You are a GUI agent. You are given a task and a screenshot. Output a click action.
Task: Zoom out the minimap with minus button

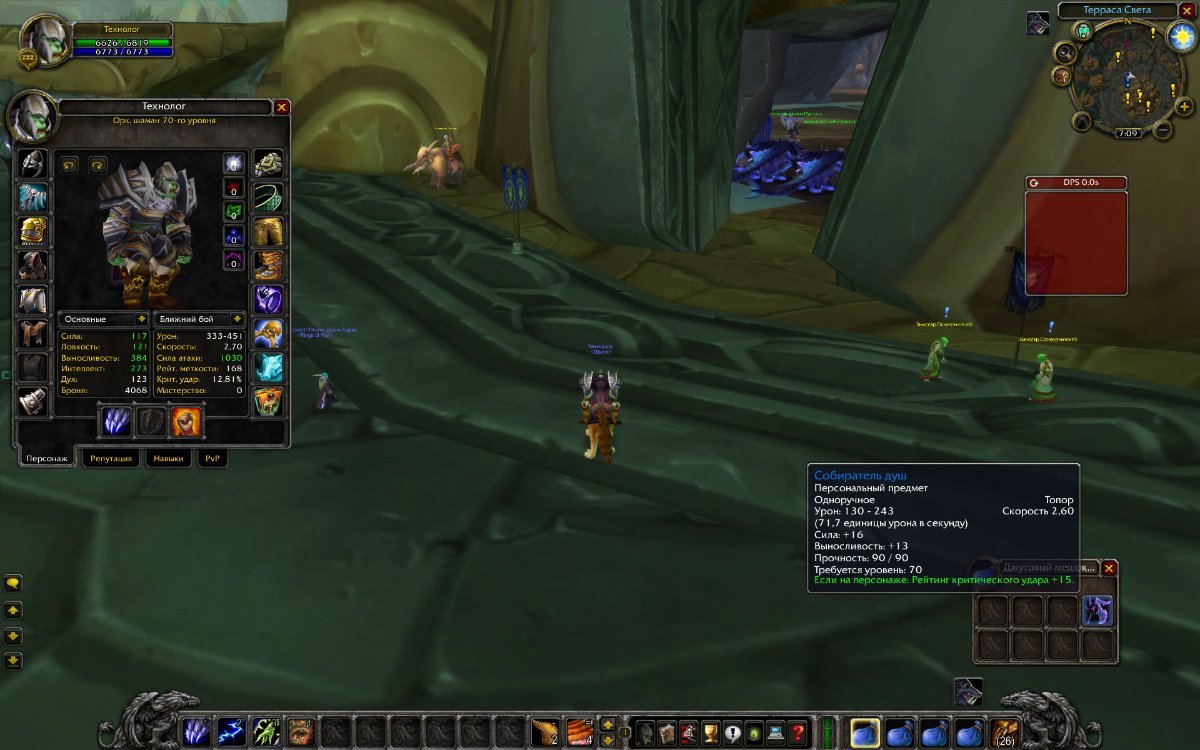coord(1163,130)
